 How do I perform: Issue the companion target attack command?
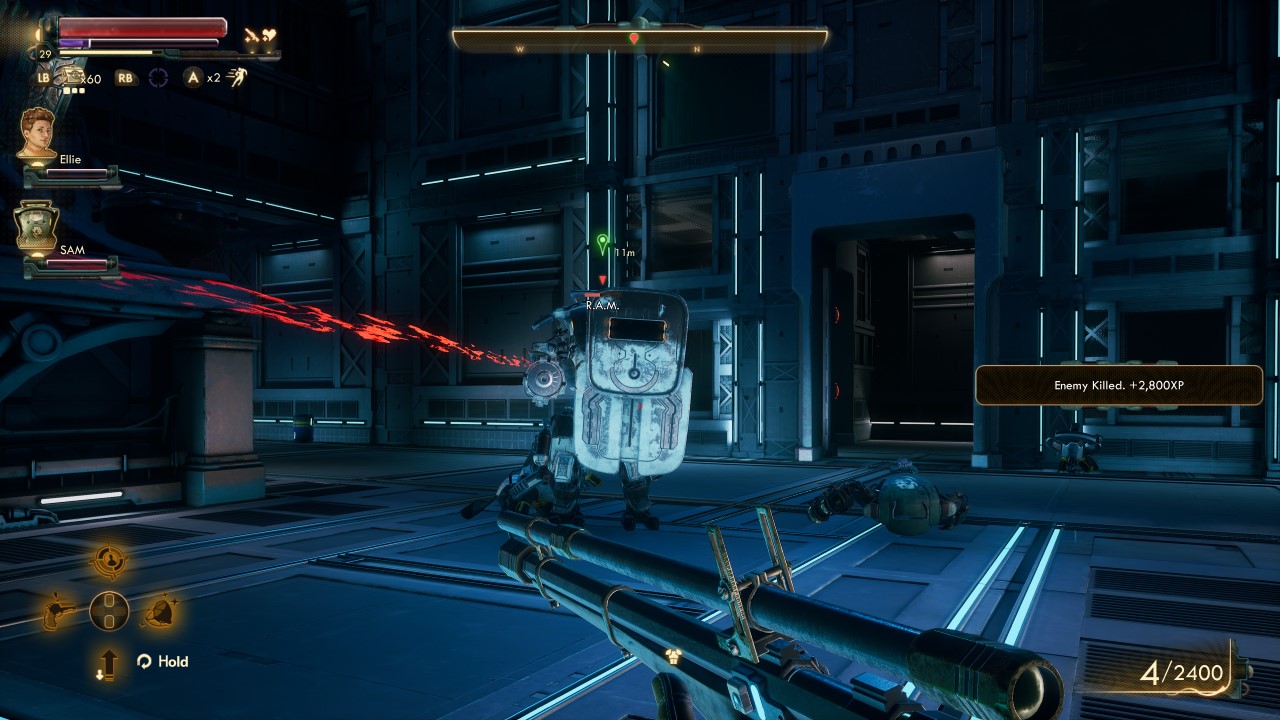[109, 562]
